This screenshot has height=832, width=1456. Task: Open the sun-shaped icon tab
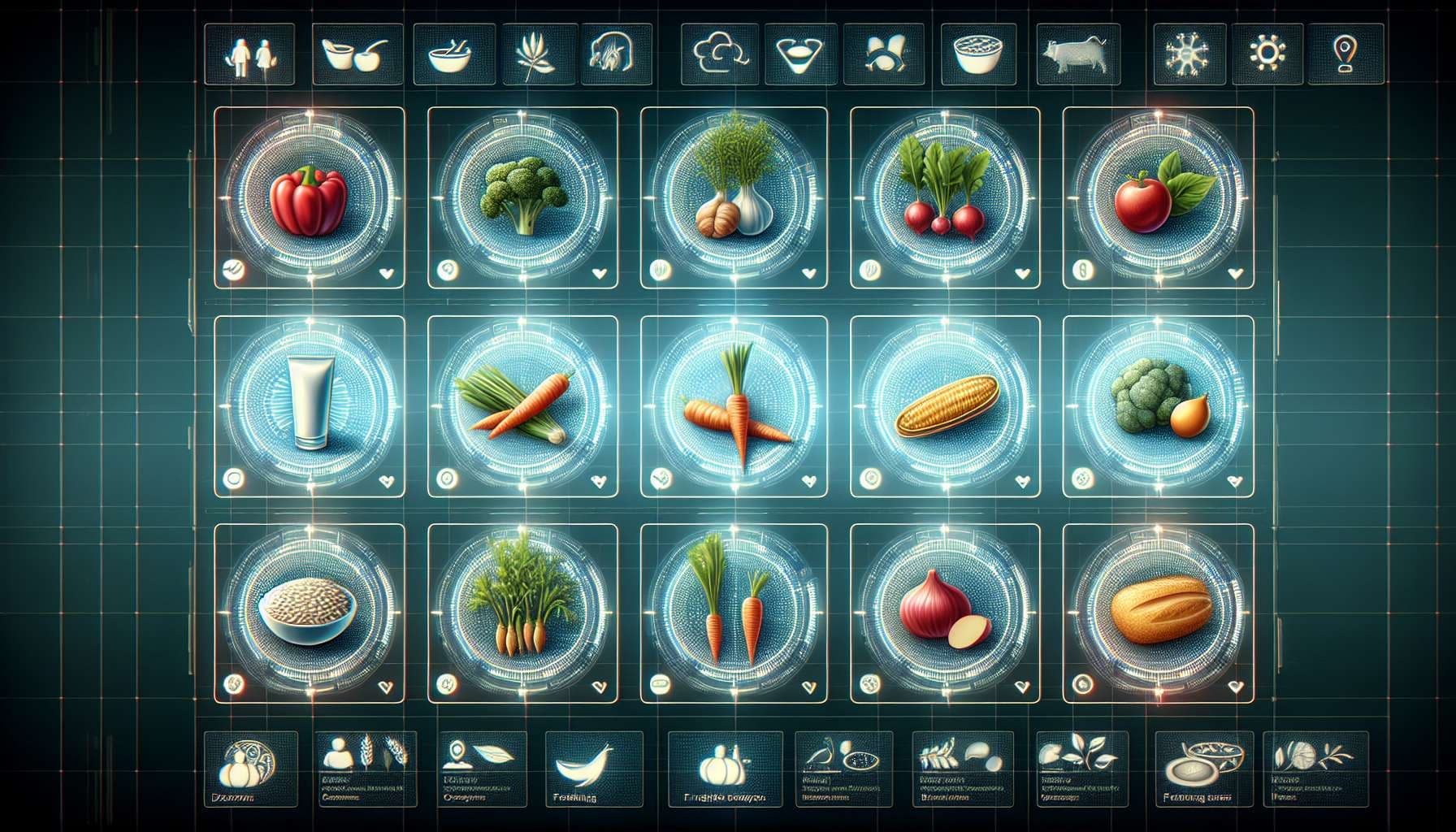(1267, 54)
